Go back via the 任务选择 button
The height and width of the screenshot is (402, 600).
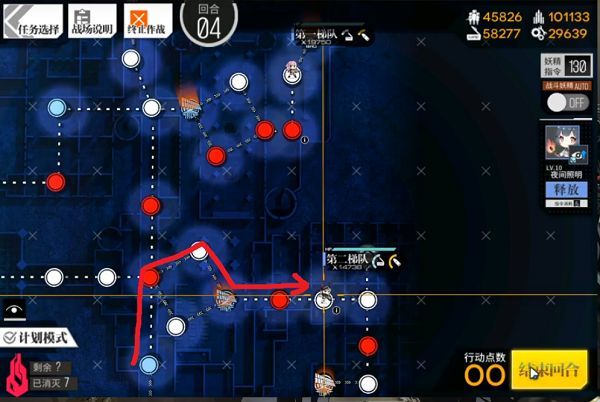point(33,19)
